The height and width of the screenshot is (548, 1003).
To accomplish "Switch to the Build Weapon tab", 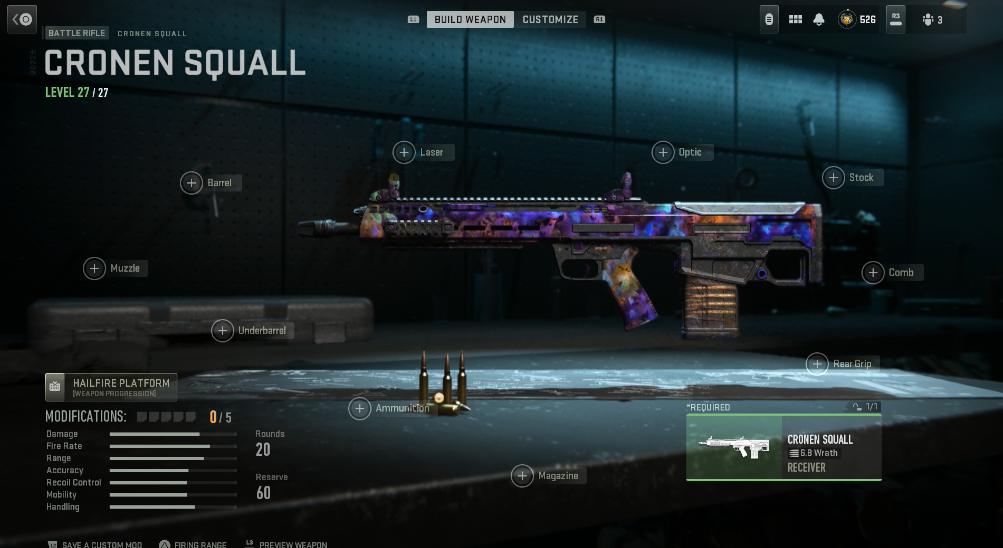I will pyautogui.click(x=471, y=19).
